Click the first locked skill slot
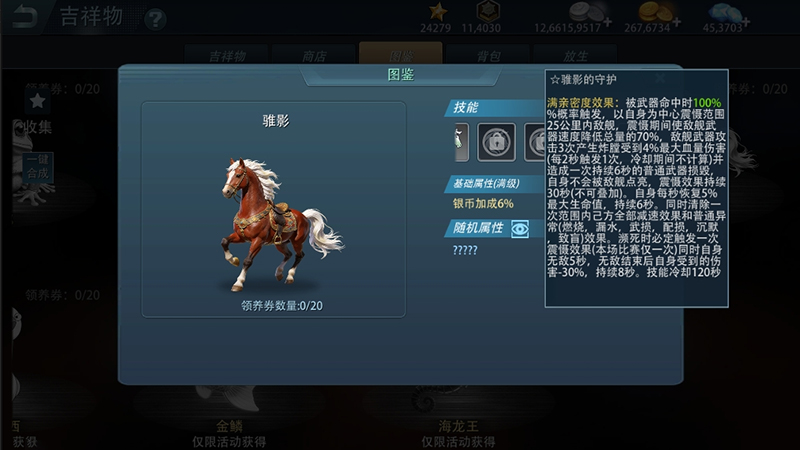 (496, 142)
